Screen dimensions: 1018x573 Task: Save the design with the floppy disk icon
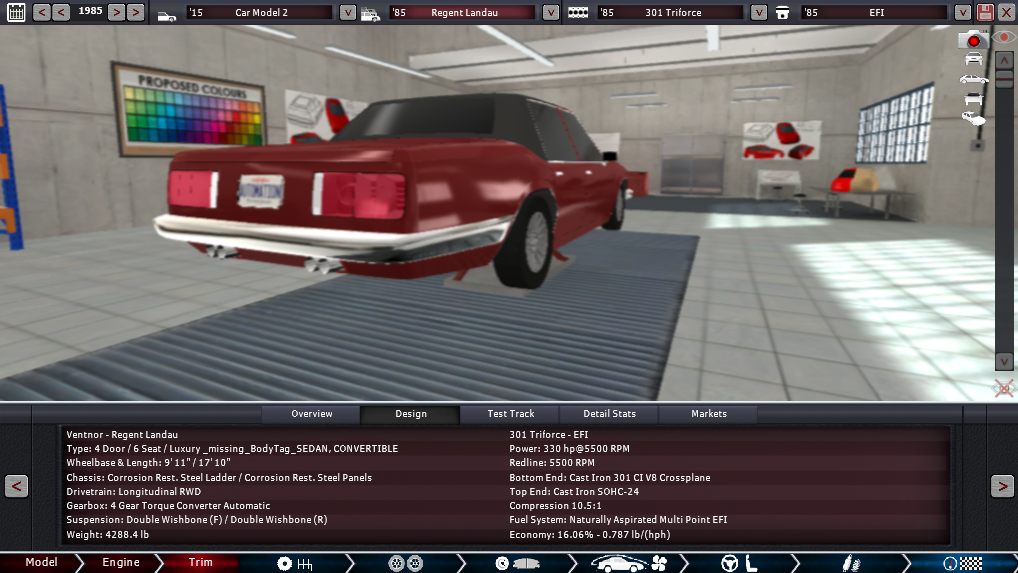(985, 13)
